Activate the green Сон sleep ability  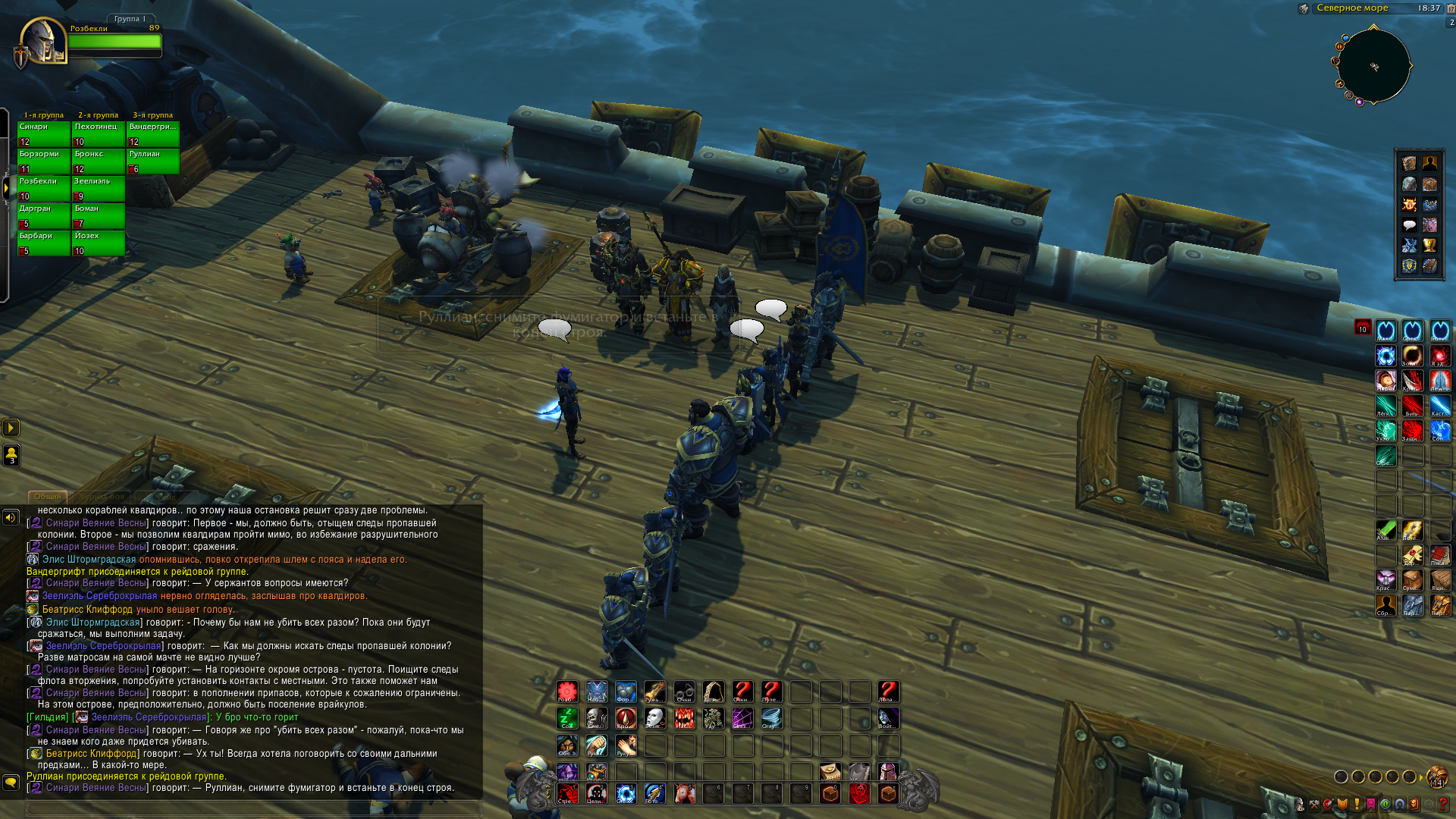[x=567, y=718]
